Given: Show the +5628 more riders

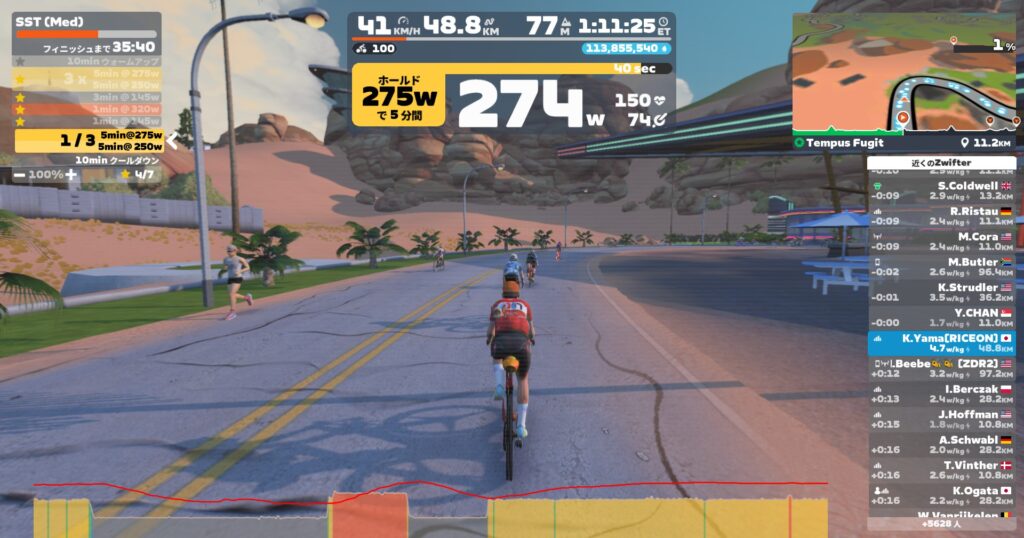Looking at the screenshot, I should click(x=941, y=523).
